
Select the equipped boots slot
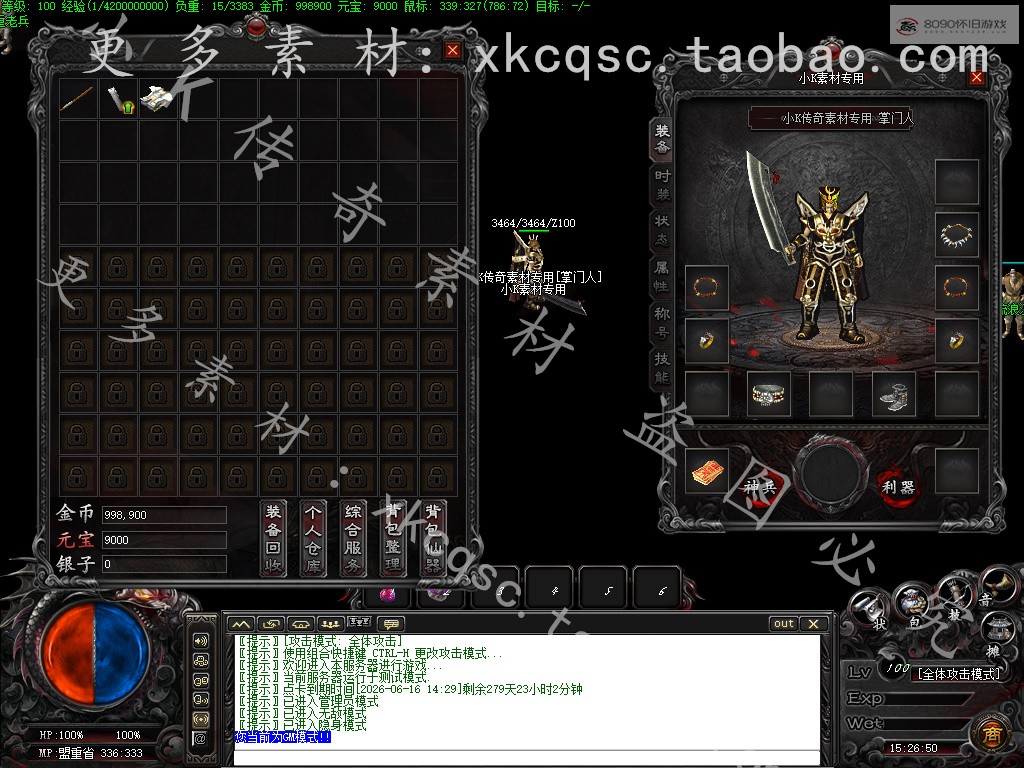click(893, 393)
